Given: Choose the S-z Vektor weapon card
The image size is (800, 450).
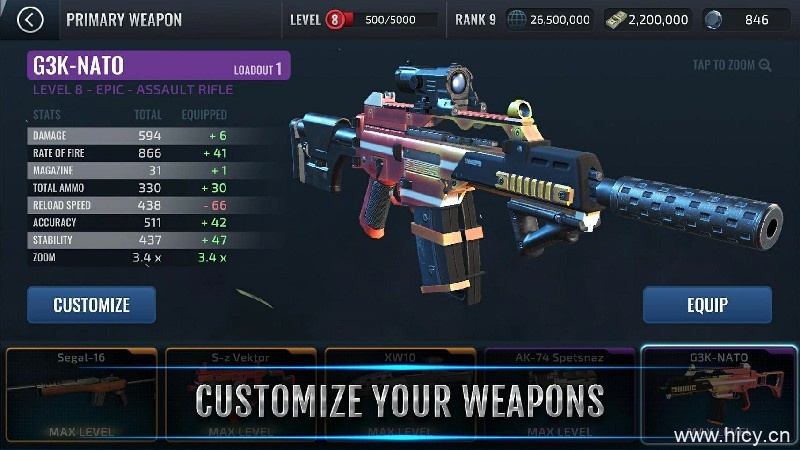Looking at the screenshot, I should click(241, 395).
